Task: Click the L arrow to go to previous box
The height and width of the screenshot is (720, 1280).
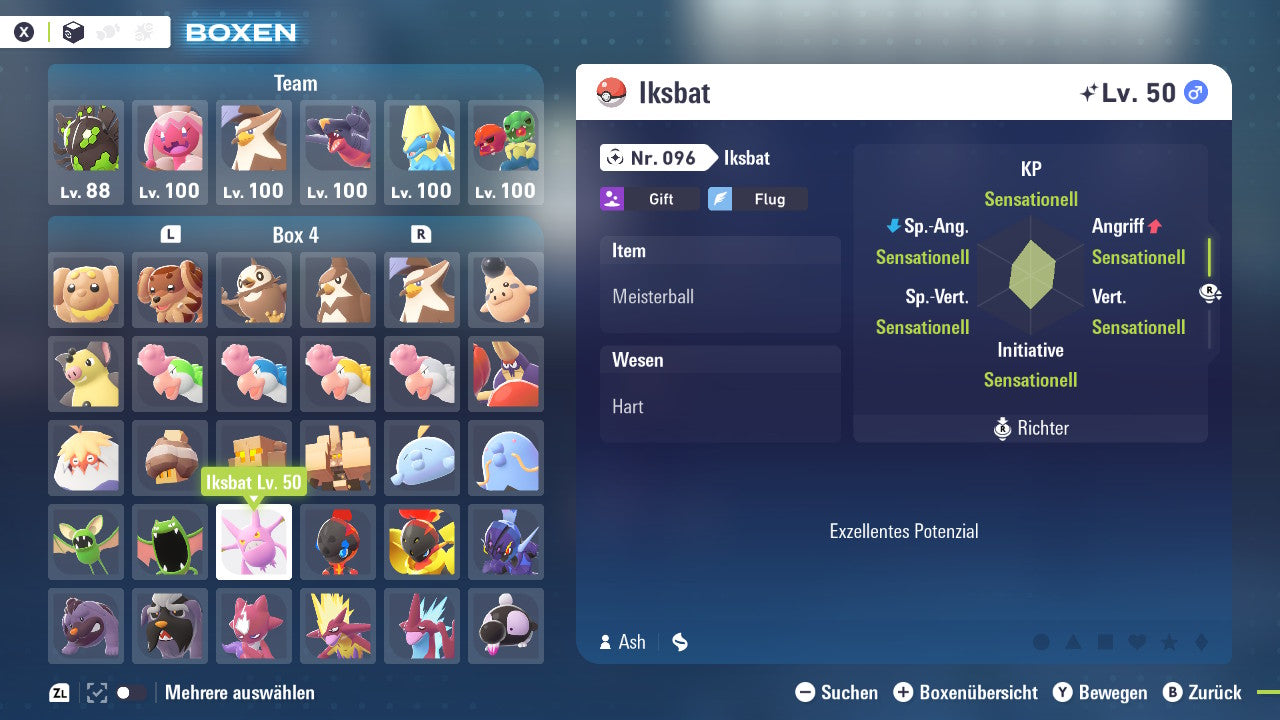Action: [x=169, y=235]
